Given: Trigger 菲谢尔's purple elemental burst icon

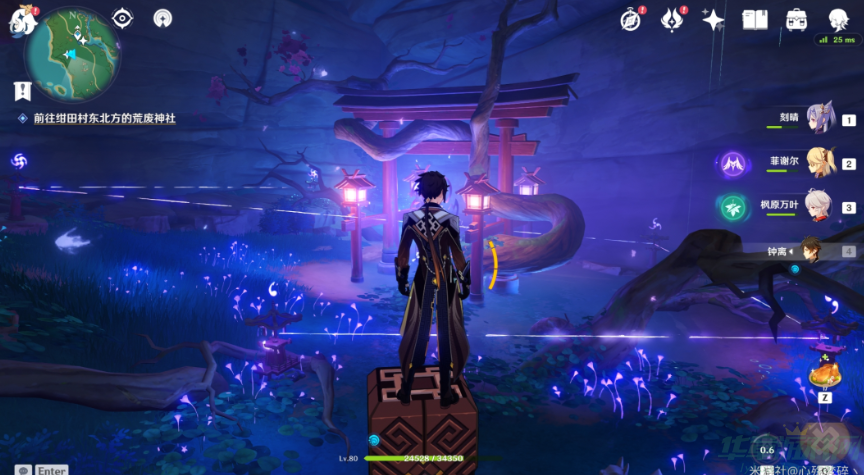Looking at the screenshot, I should pos(733,163).
